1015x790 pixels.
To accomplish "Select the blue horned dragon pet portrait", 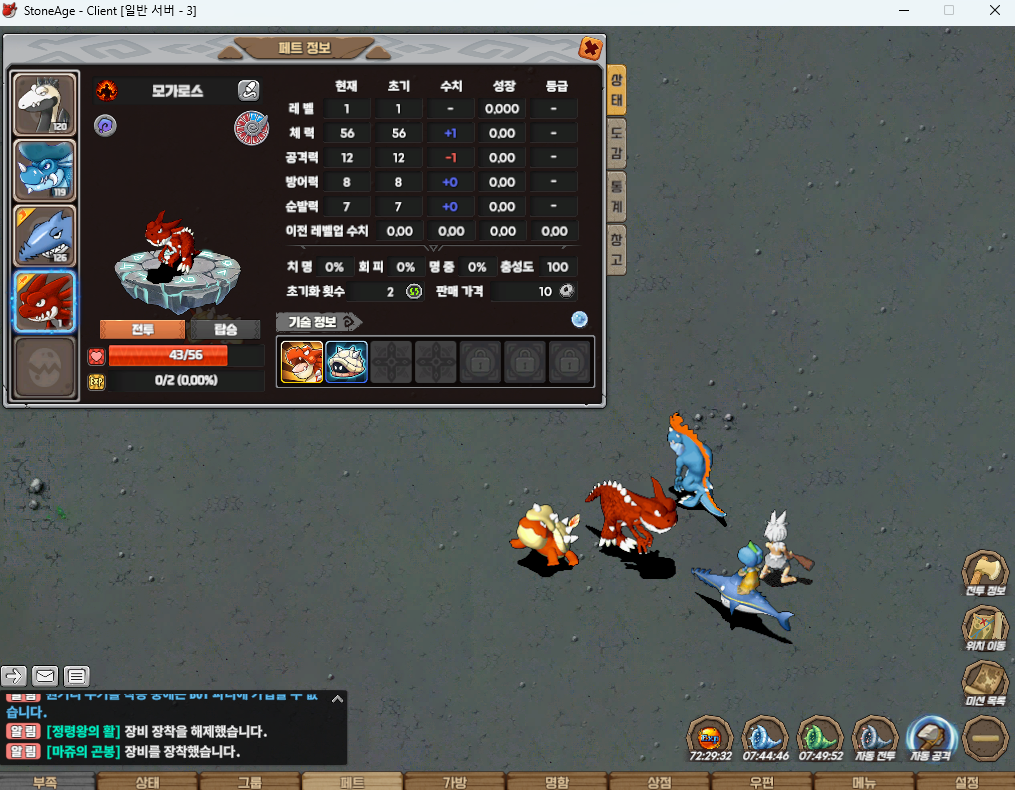I will (x=44, y=170).
